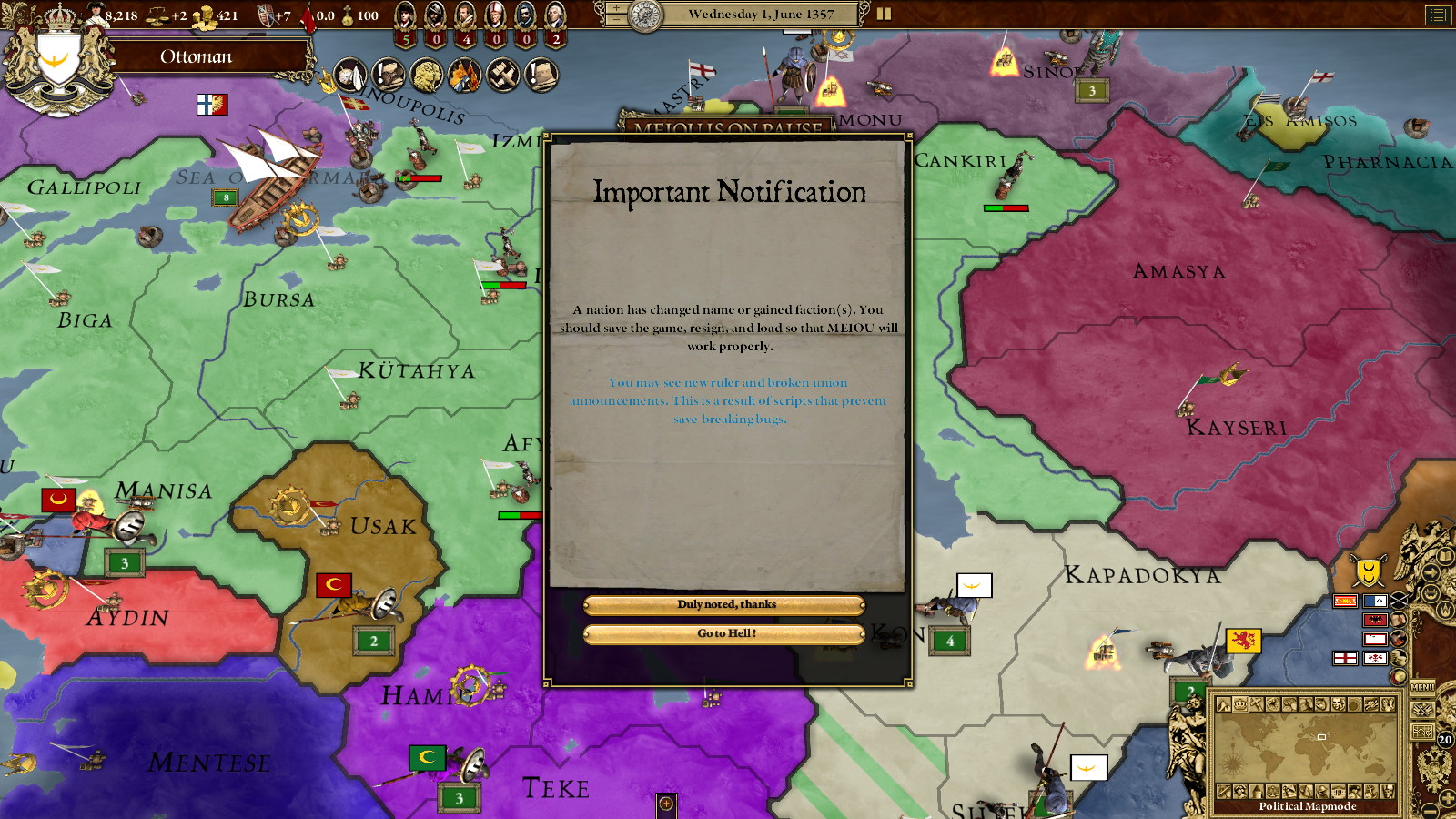Zoom out with the minimap minus button
The height and width of the screenshot is (819, 1456).
tap(1431, 811)
